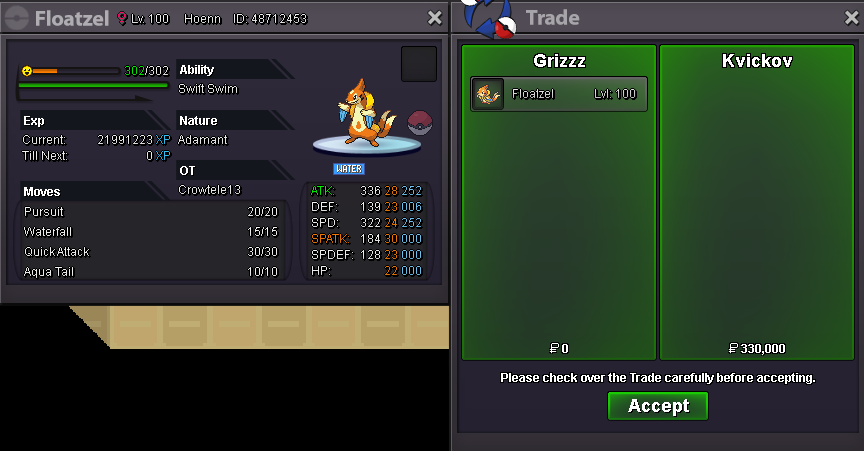This screenshot has width=864, height=451.
Task: Click the Poké Ball icon beside Floatzel
Action: point(420,123)
